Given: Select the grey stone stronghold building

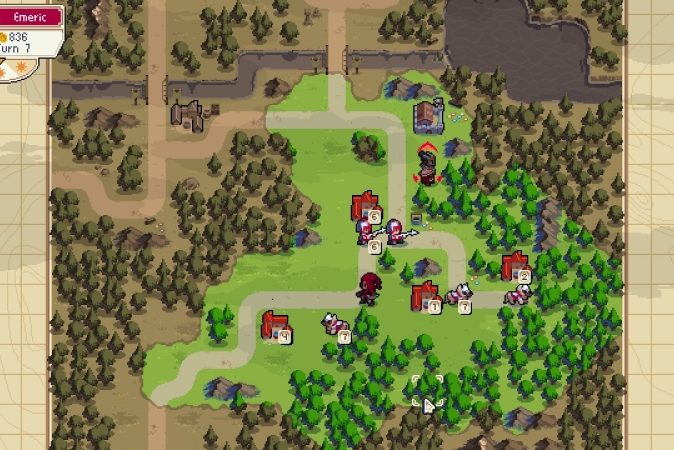Looking at the screenshot, I should click(x=429, y=116).
